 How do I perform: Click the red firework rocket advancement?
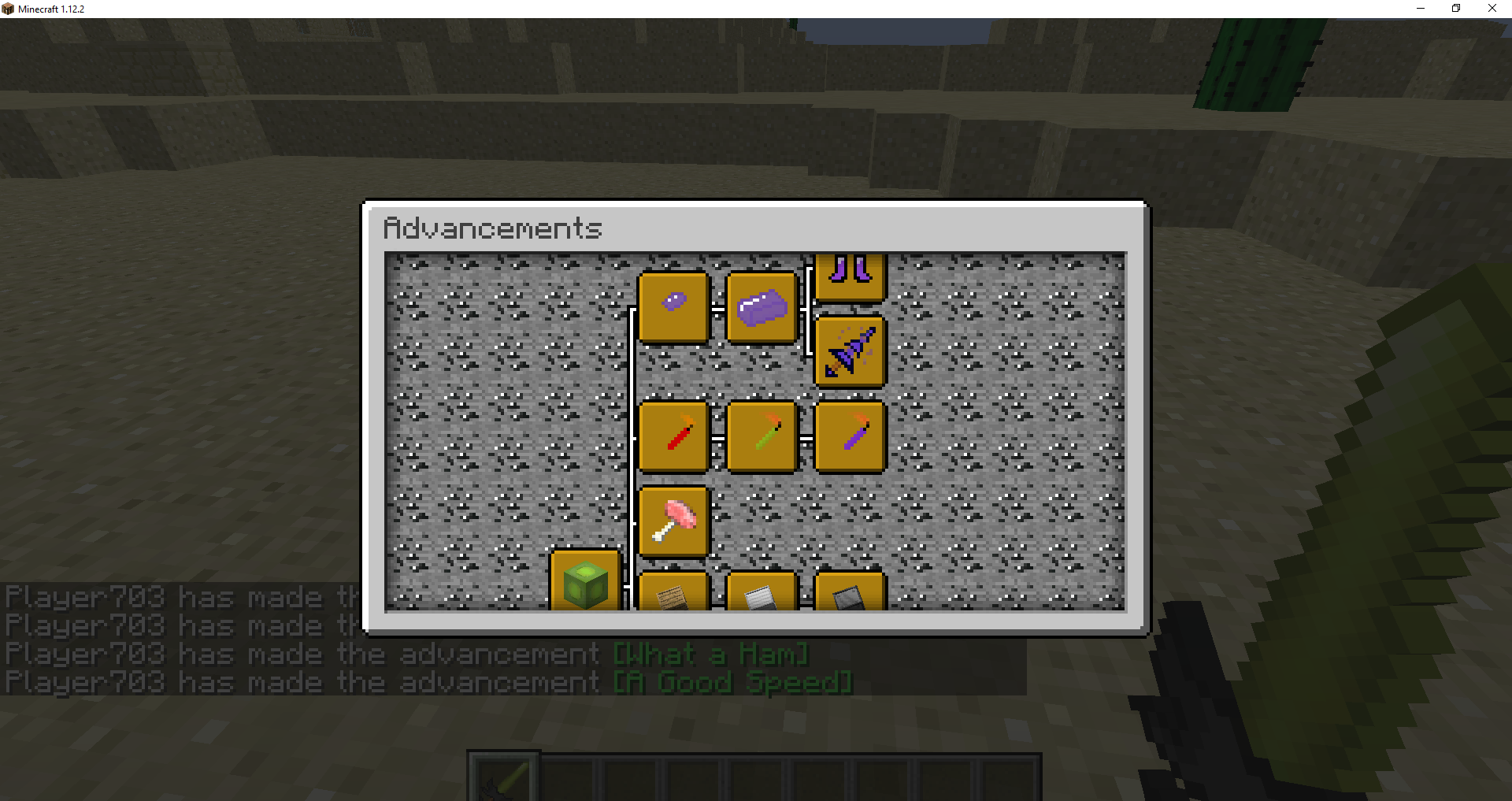(674, 437)
